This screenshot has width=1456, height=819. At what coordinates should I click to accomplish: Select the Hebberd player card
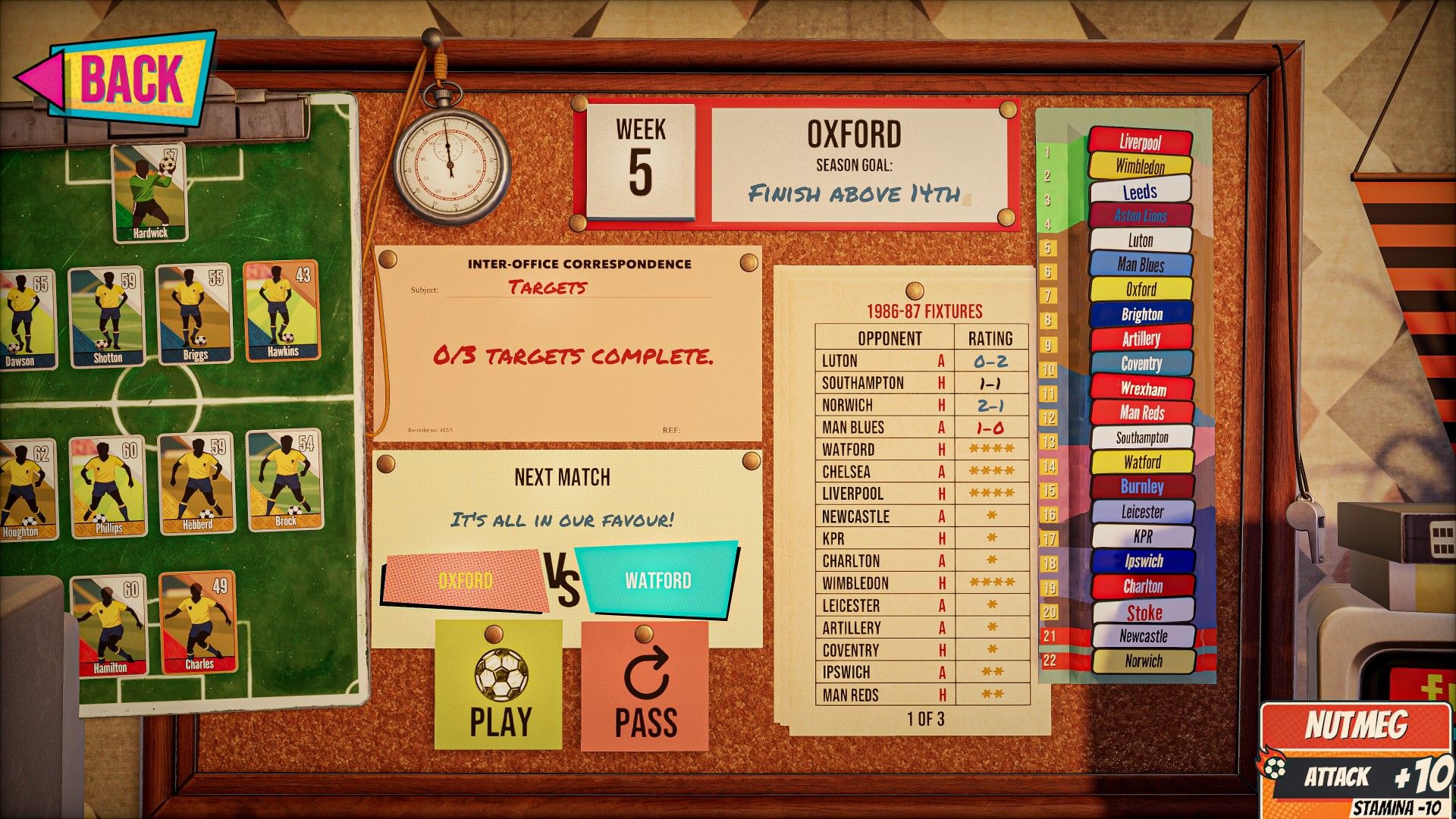click(196, 483)
